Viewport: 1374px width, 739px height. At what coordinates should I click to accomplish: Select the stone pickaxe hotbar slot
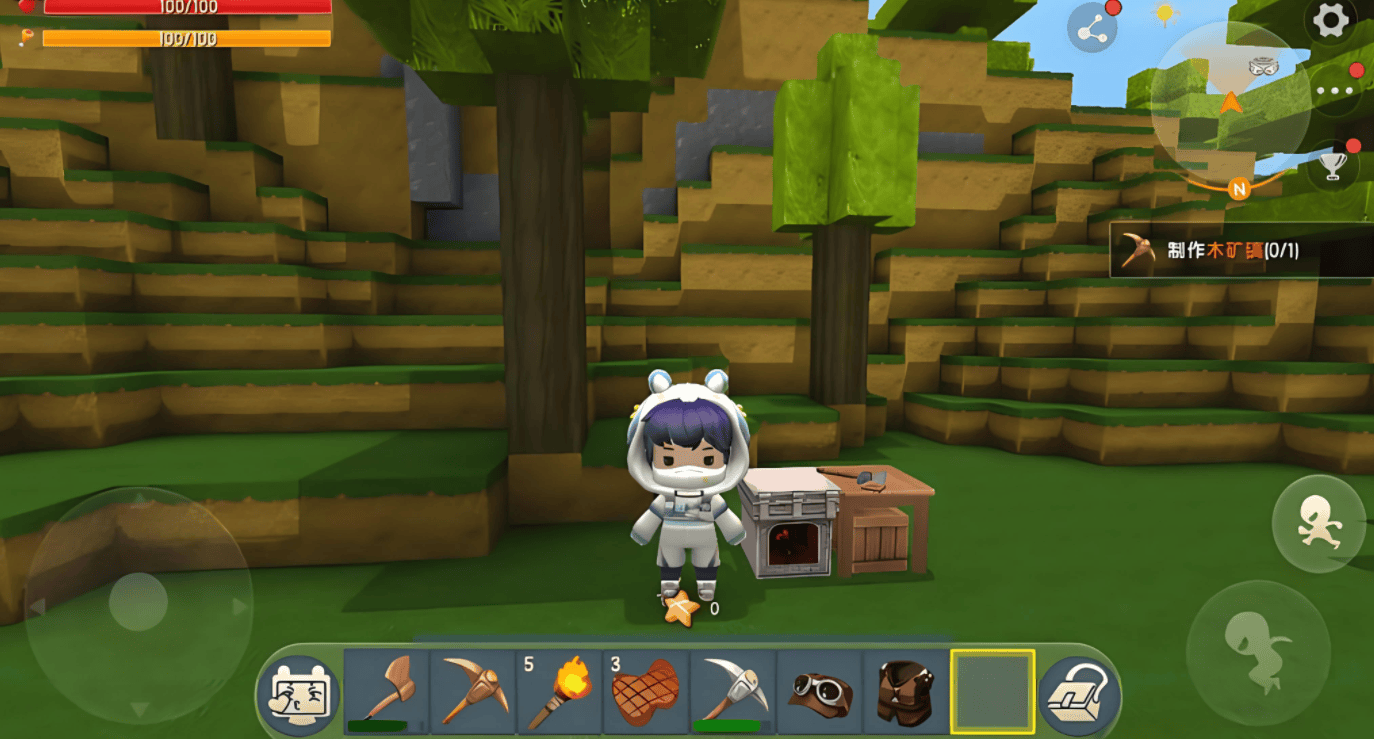[x=733, y=690]
